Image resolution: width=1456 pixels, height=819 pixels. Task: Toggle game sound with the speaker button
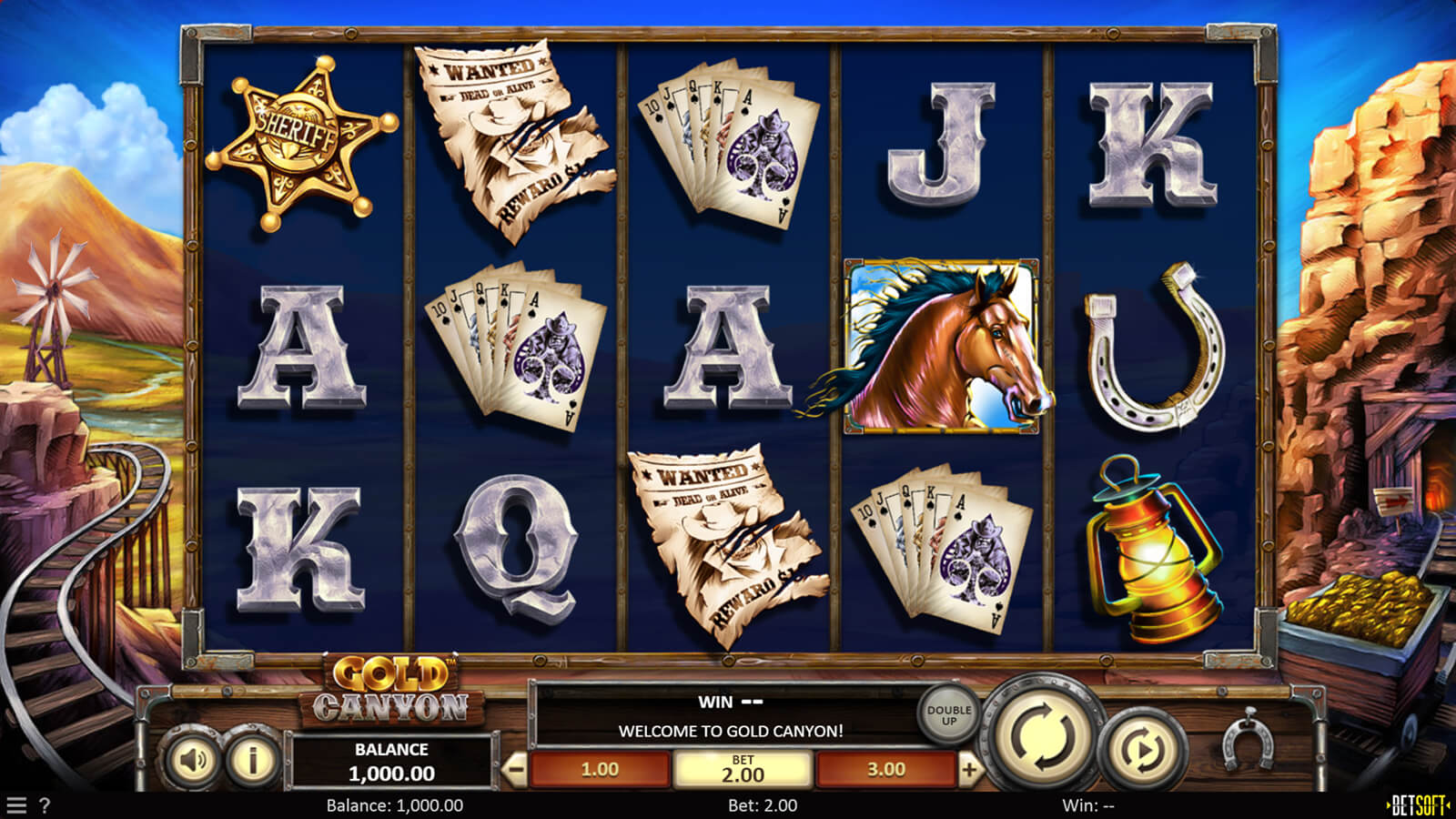point(193,760)
